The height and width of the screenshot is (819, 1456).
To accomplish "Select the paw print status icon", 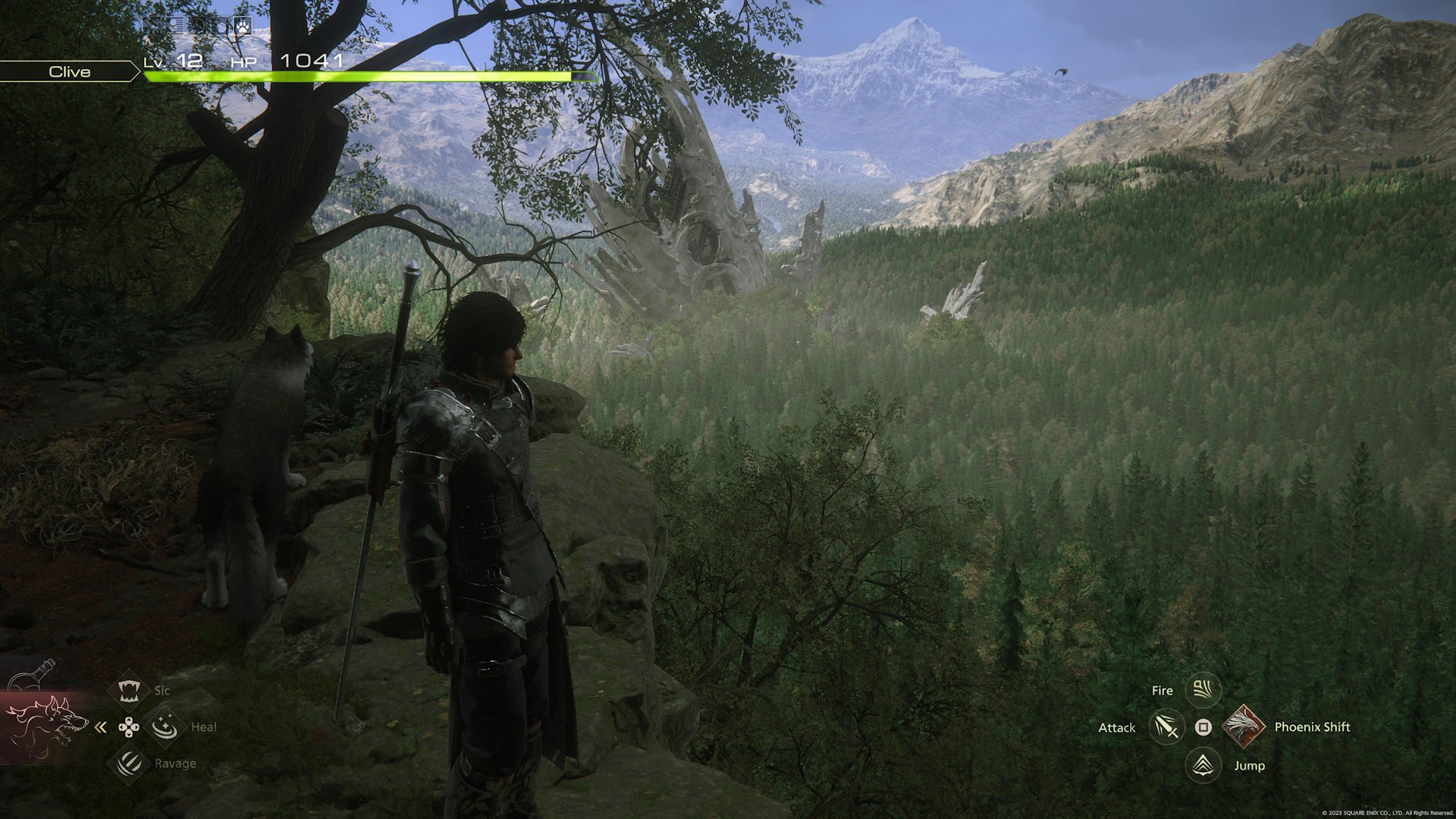I will 242,25.
